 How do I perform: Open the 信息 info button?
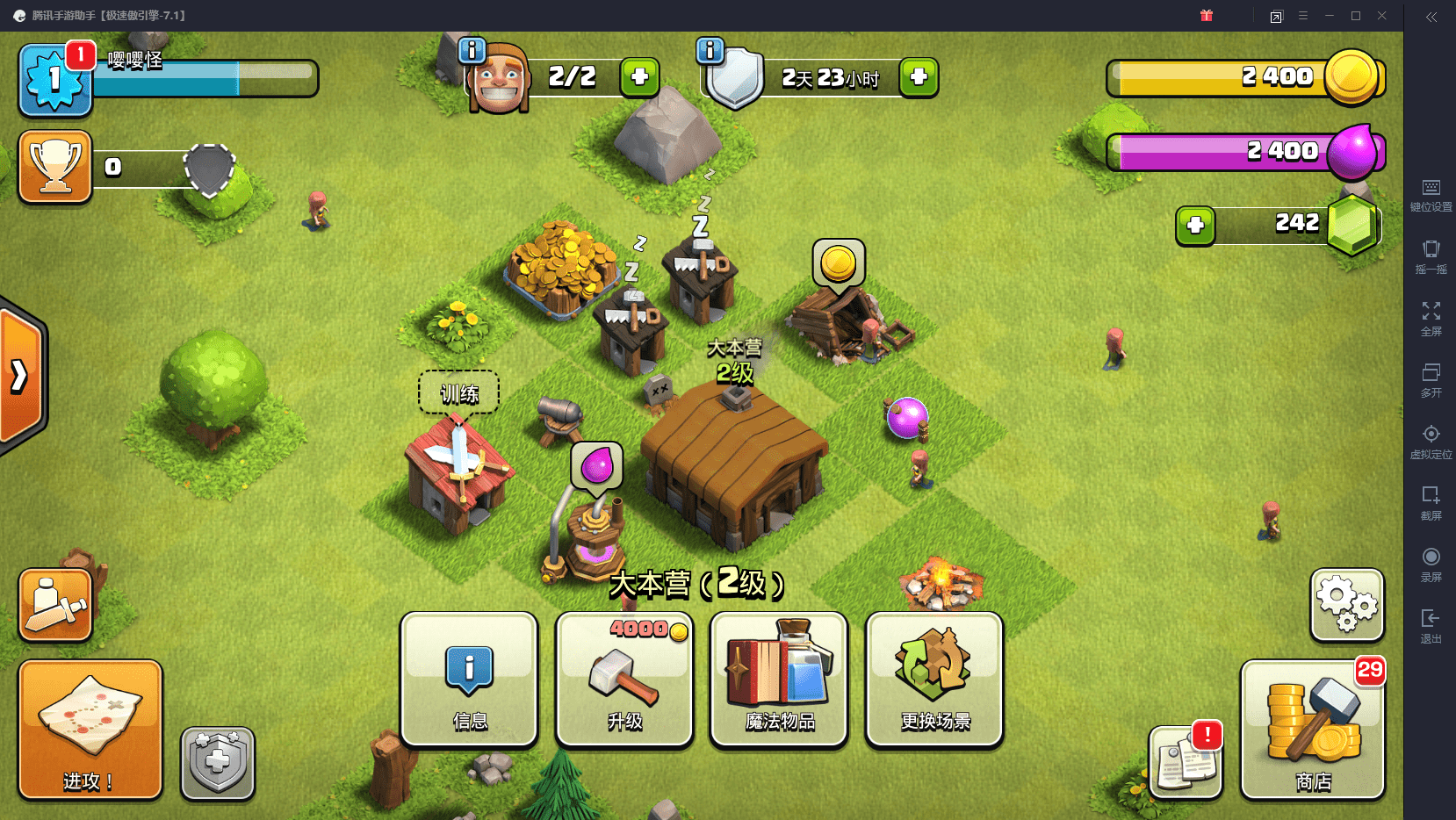[x=469, y=680]
